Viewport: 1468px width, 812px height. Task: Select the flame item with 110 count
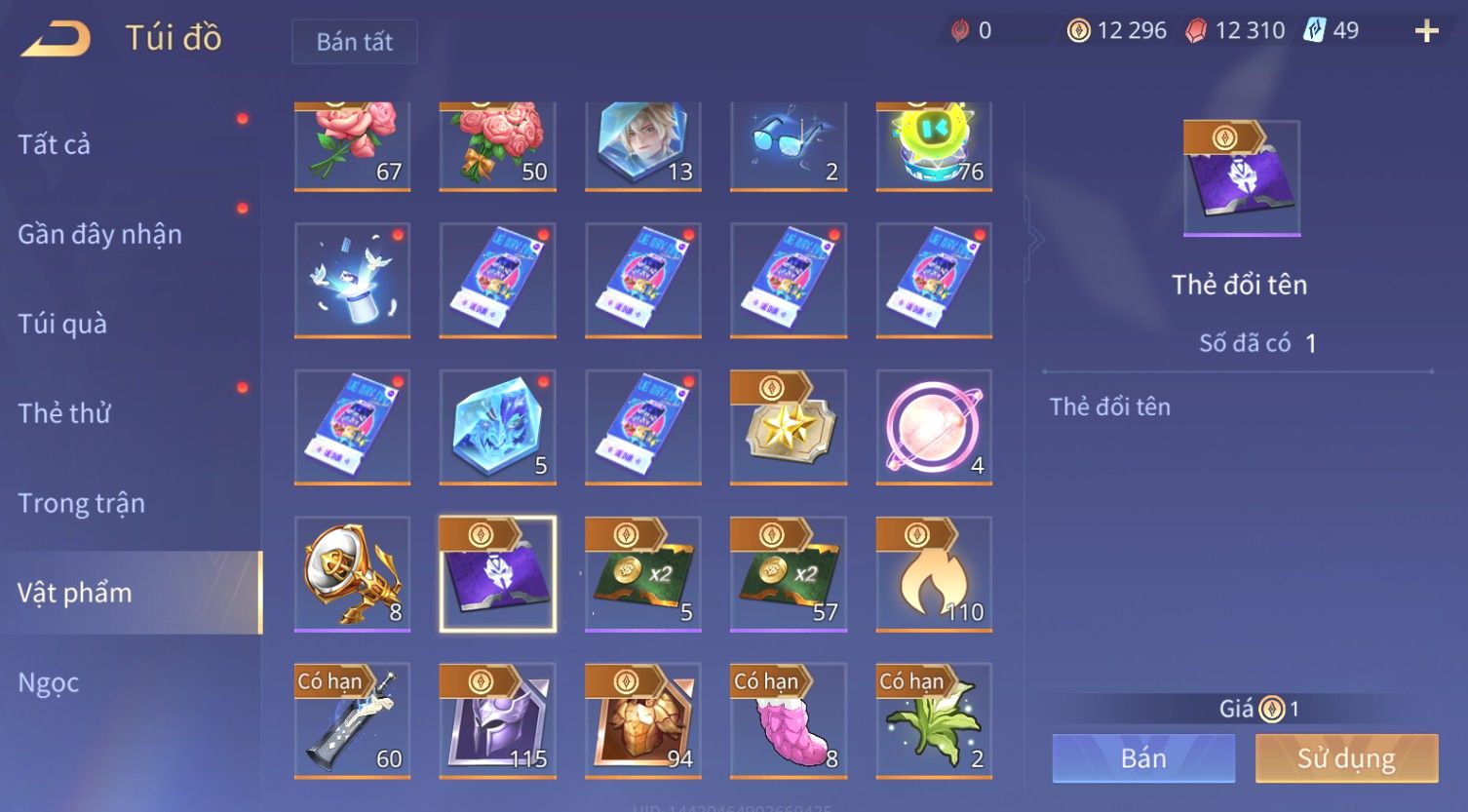[934, 574]
